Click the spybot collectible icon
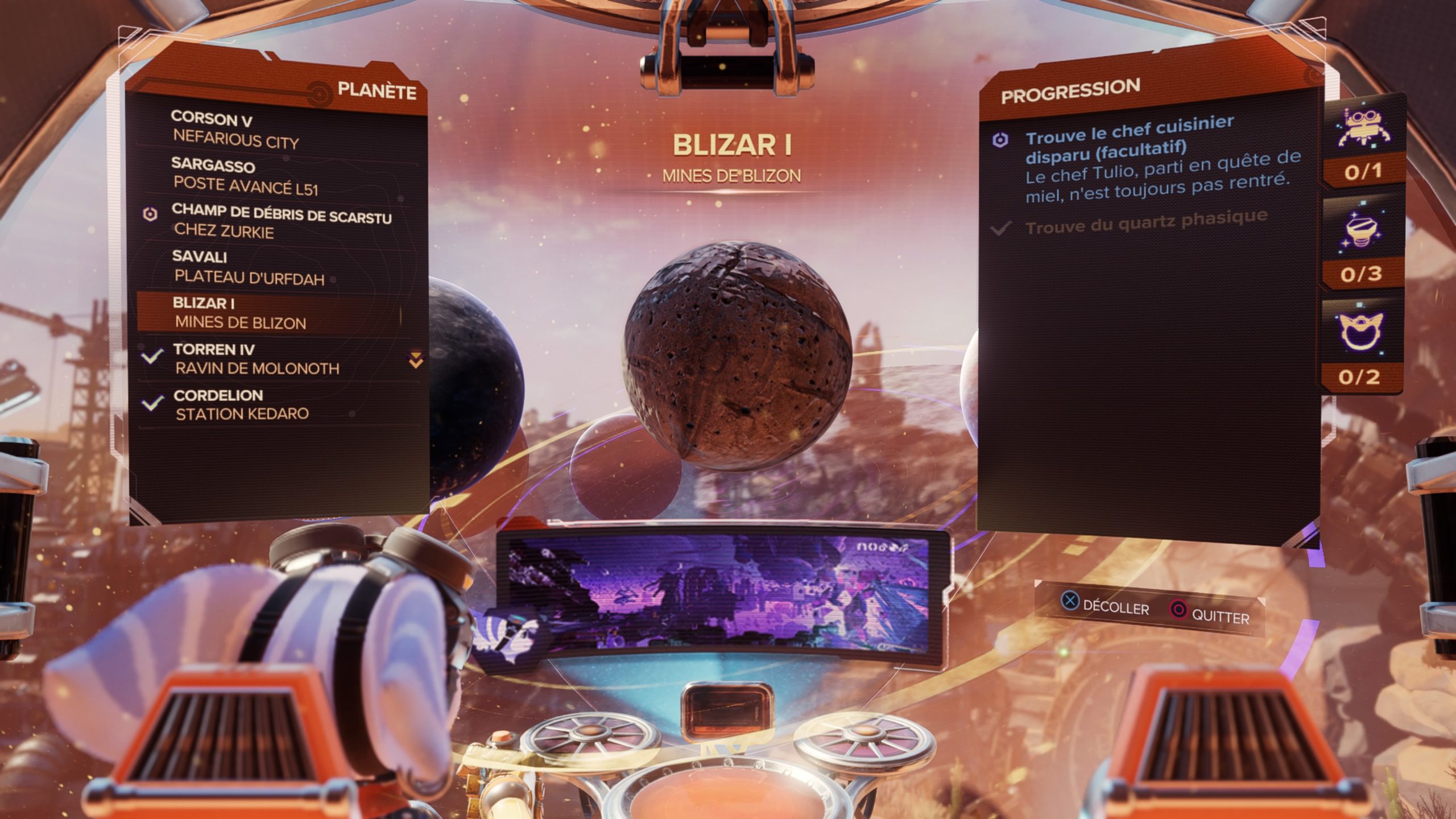Image resolution: width=1456 pixels, height=819 pixels. pyautogui.click(x=1362, y=129)
